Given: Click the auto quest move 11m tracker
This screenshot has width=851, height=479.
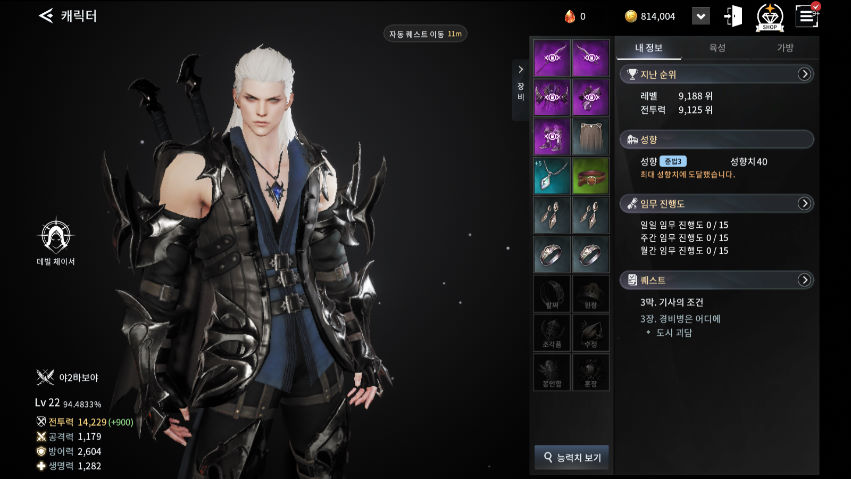Looking at the screenshot, I should (x=425, y=34).
